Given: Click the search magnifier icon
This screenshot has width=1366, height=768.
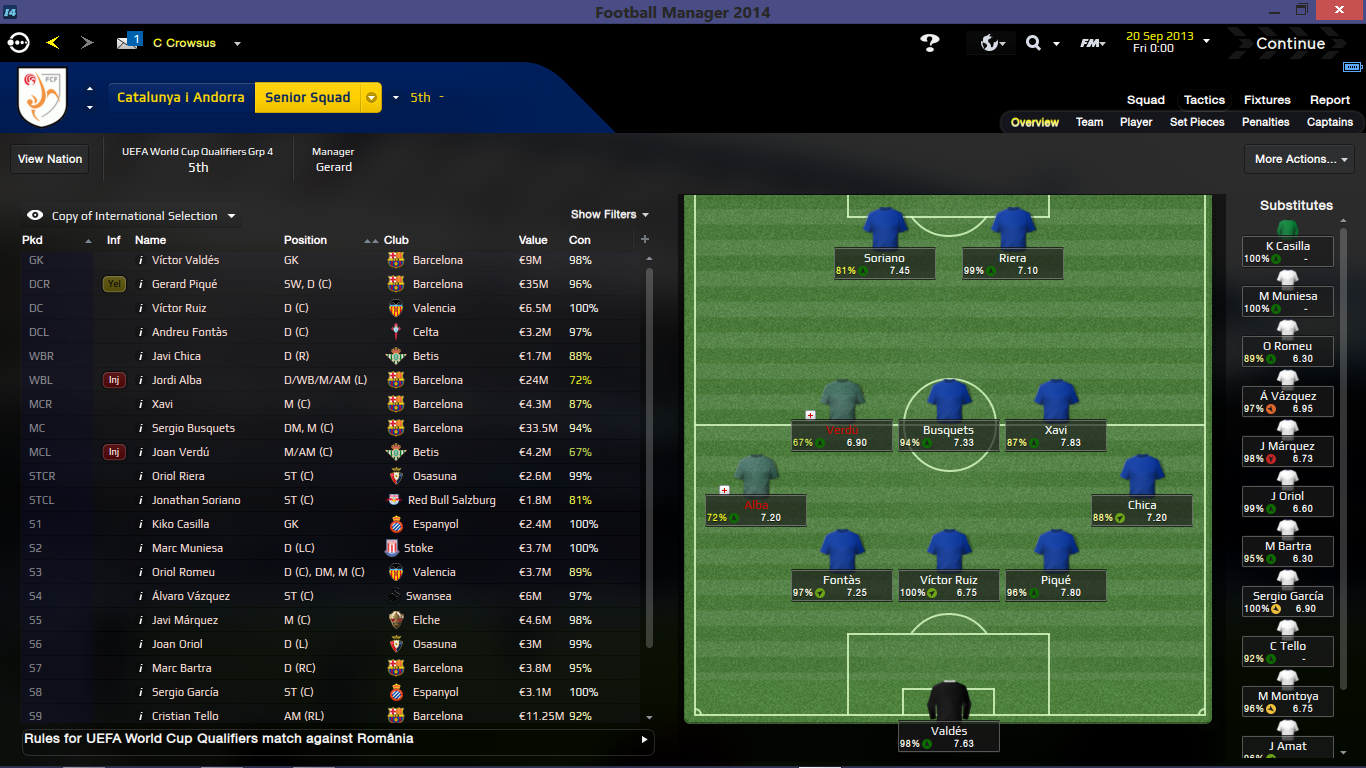Looking at the screenshot, I should coord(1033,43).
